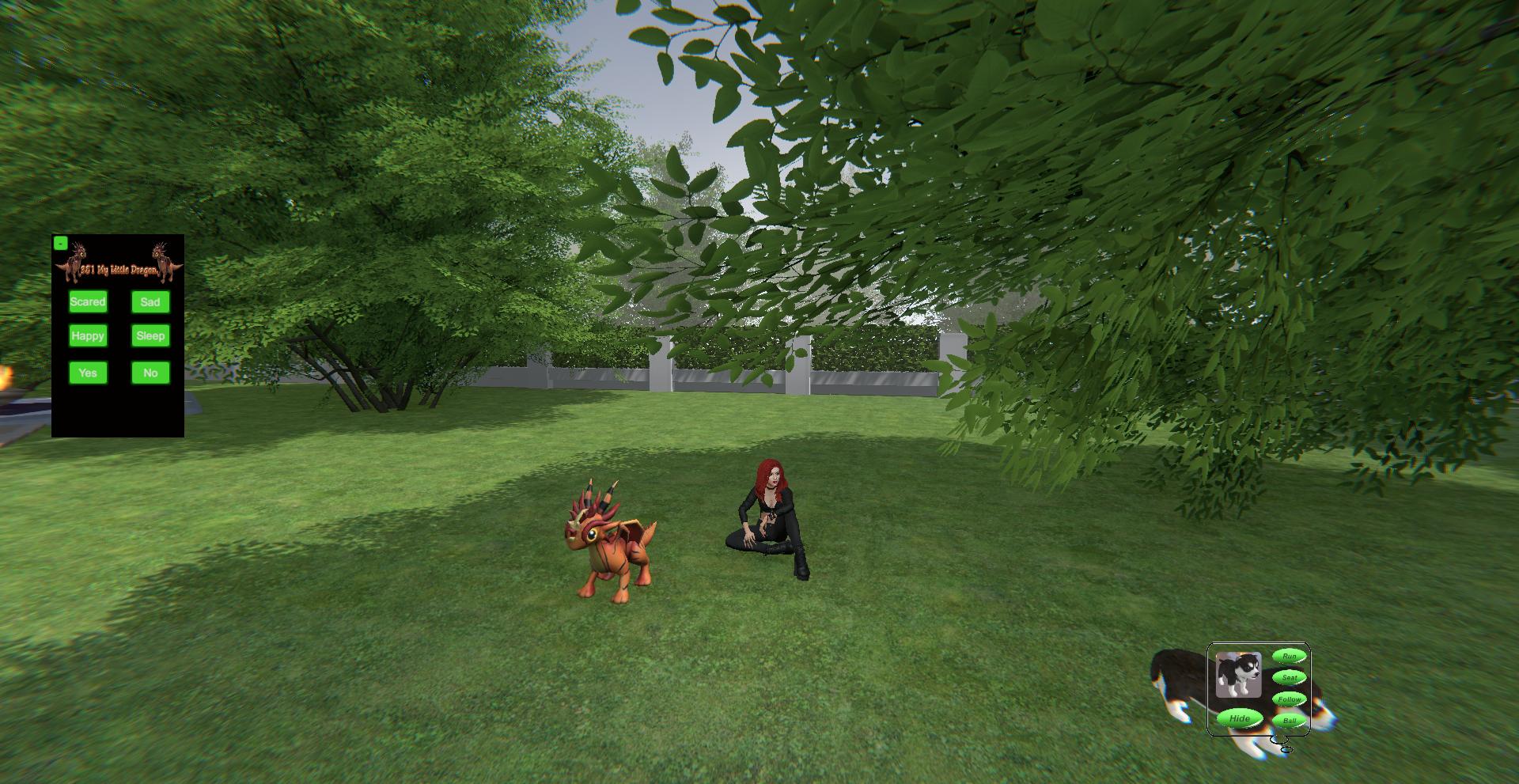Hide the puppy control panel

click(x=1239, y=718)
